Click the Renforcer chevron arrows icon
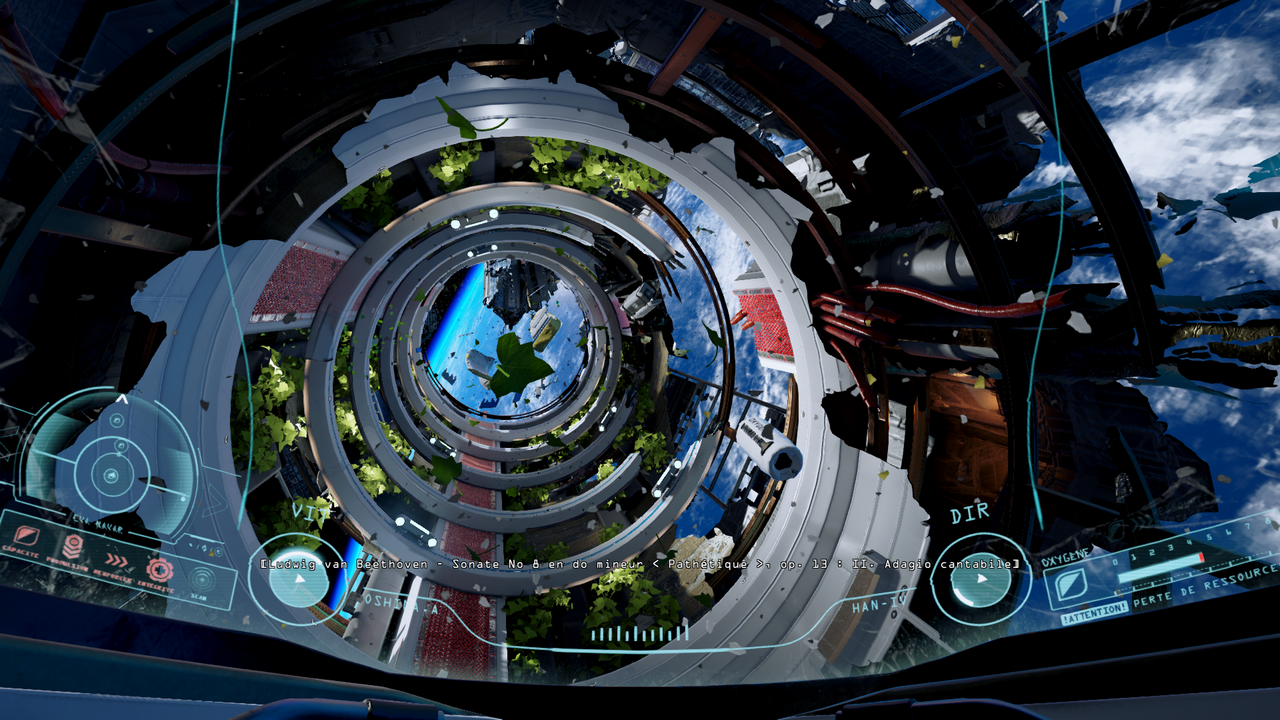This screenshot has width=1280, height=720. point(117,559)
